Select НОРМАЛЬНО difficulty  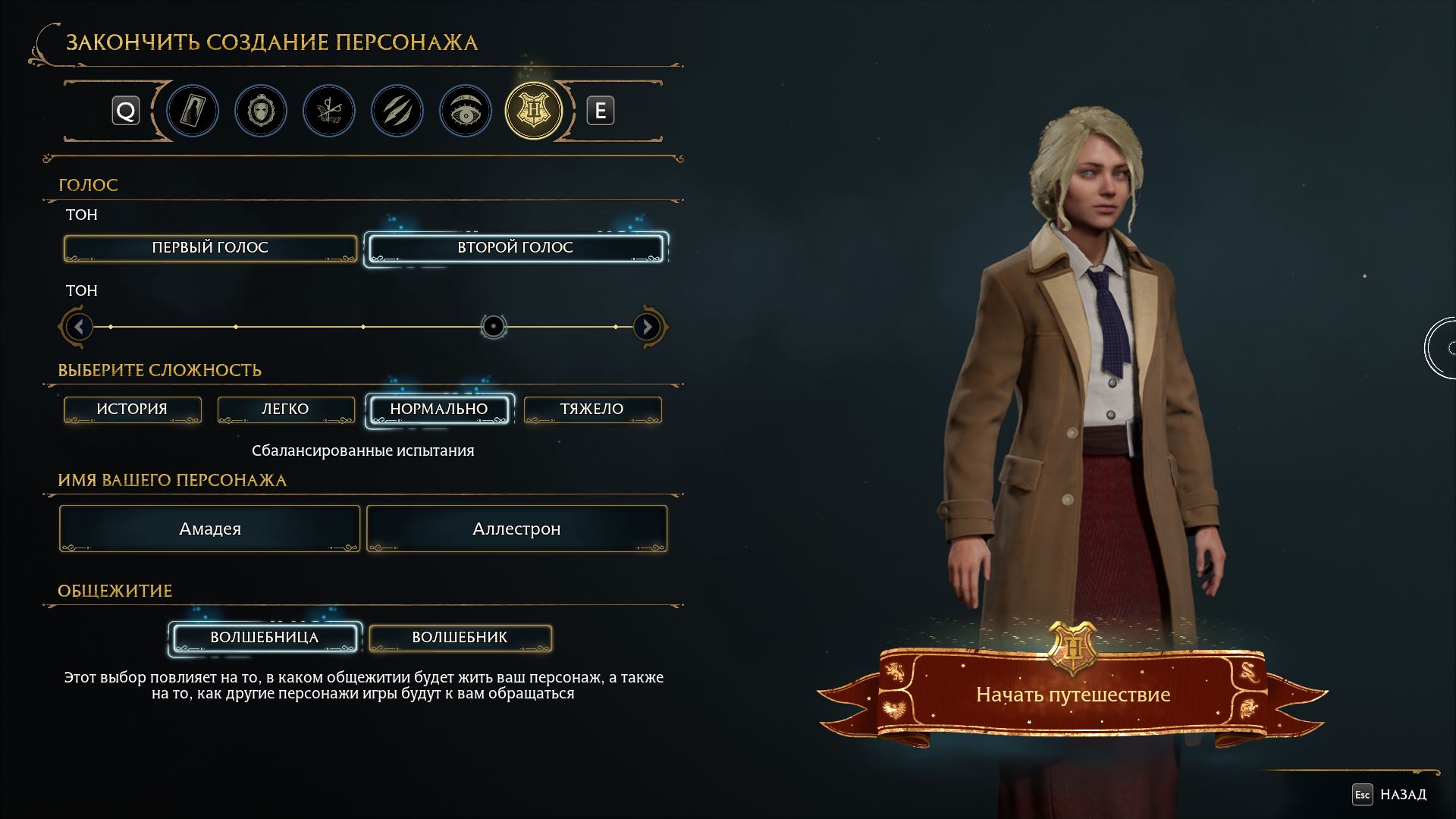pos(438,409)
